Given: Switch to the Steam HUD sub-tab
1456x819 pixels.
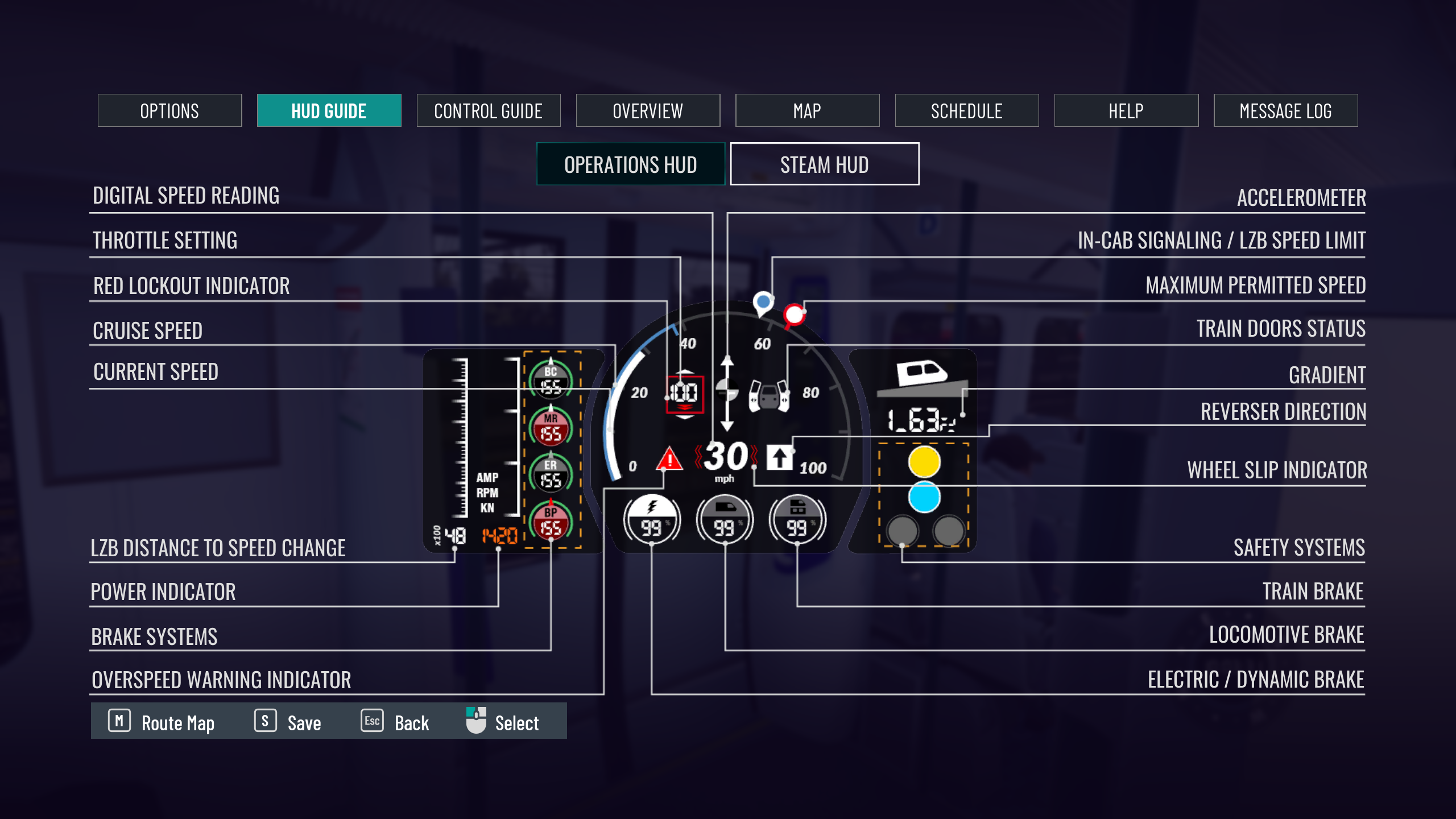Looking at the screenshot, I should (x=824, y=164).
